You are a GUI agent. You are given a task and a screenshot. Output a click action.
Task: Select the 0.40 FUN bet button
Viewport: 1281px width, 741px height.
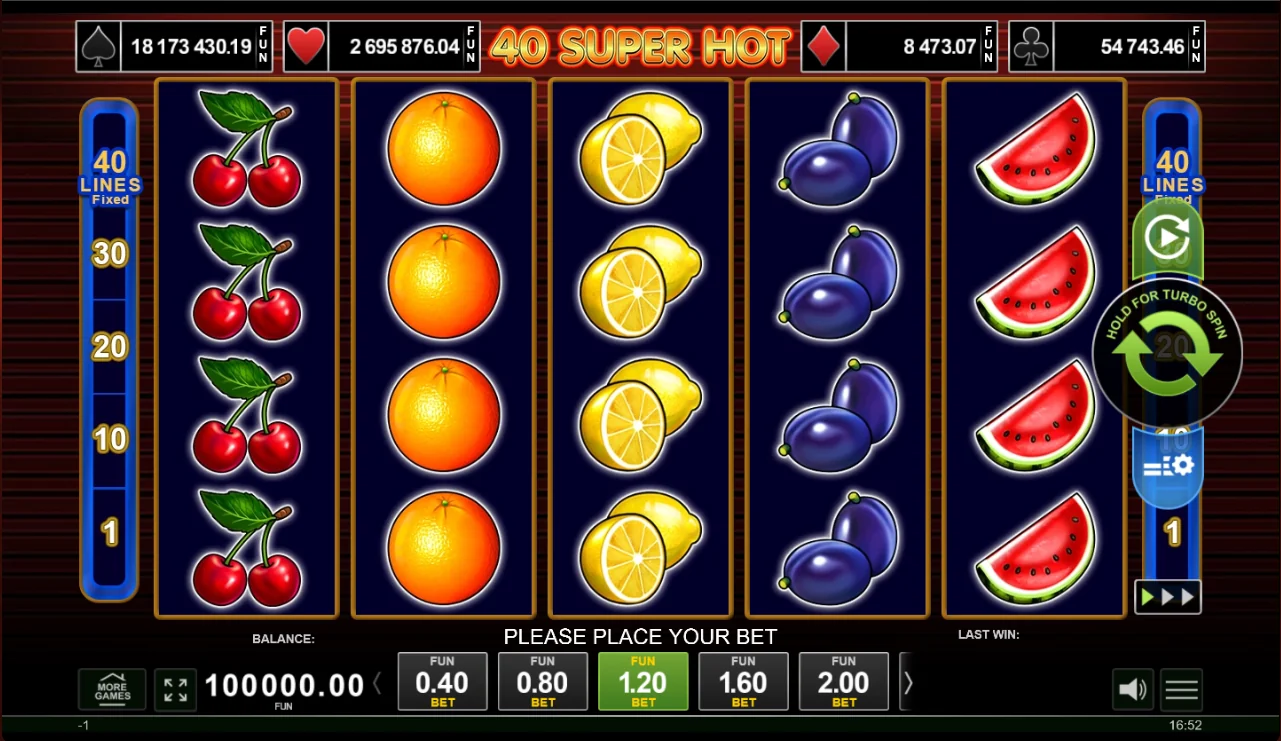click(x=442, y=681)
